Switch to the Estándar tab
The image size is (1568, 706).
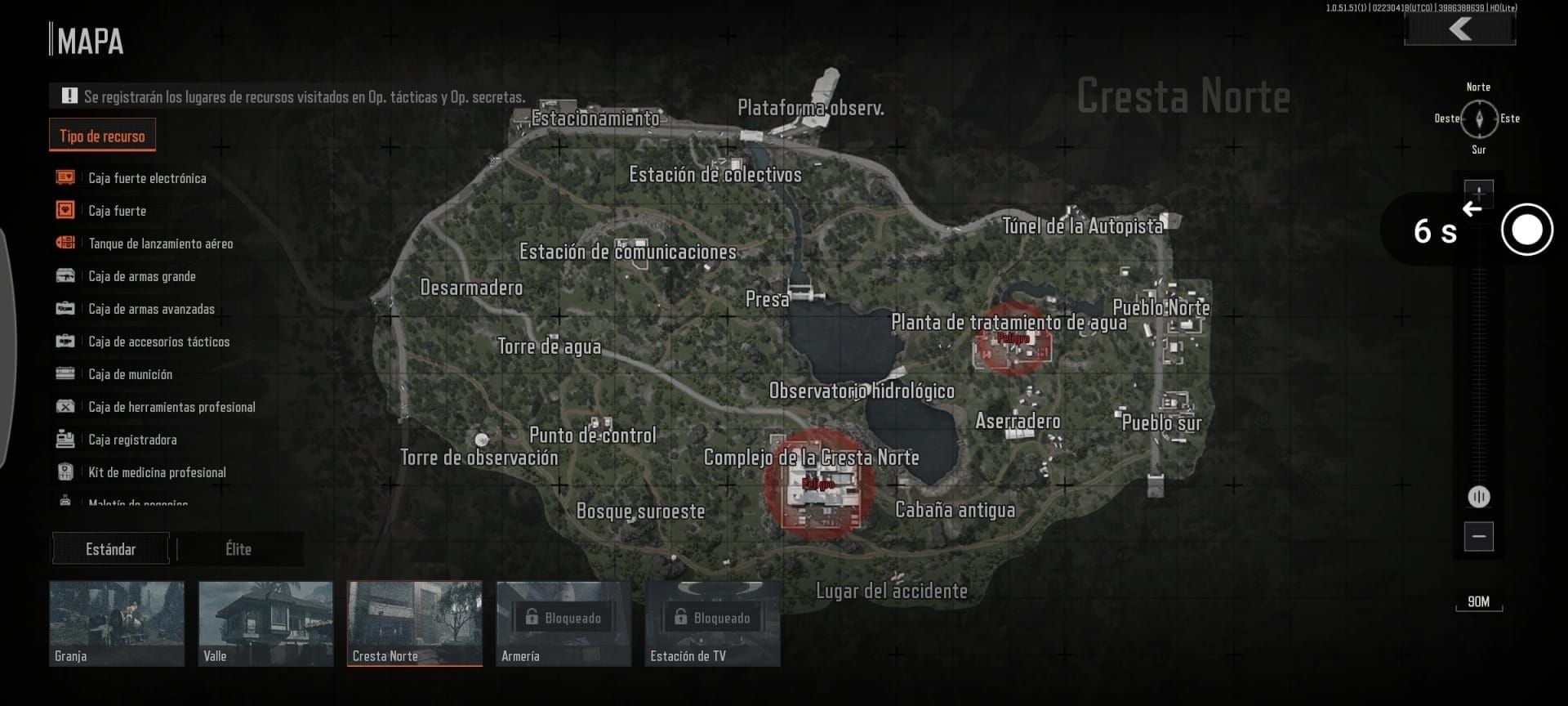110,549
